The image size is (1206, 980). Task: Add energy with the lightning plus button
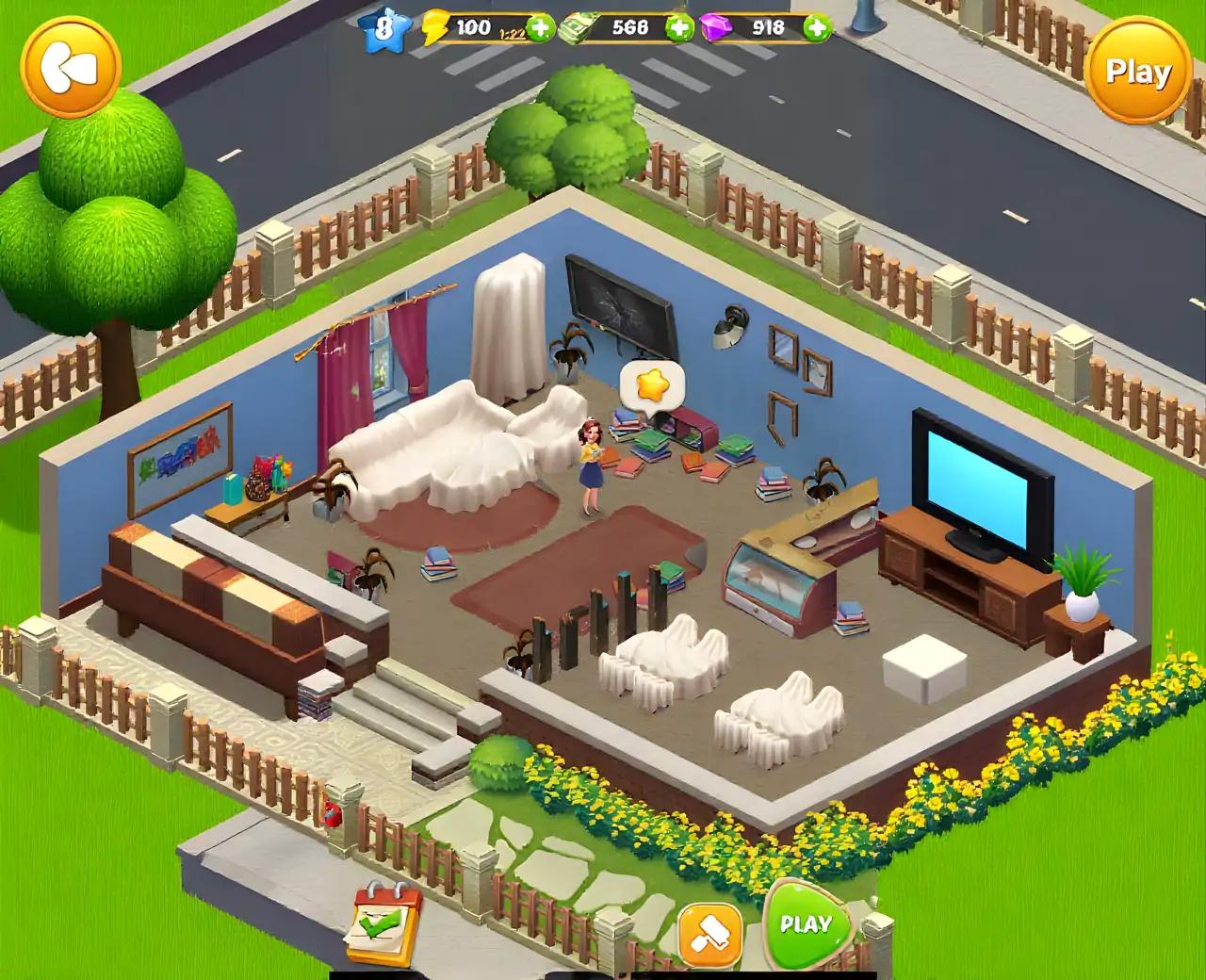pyautogui.click(x=540, y=27)
